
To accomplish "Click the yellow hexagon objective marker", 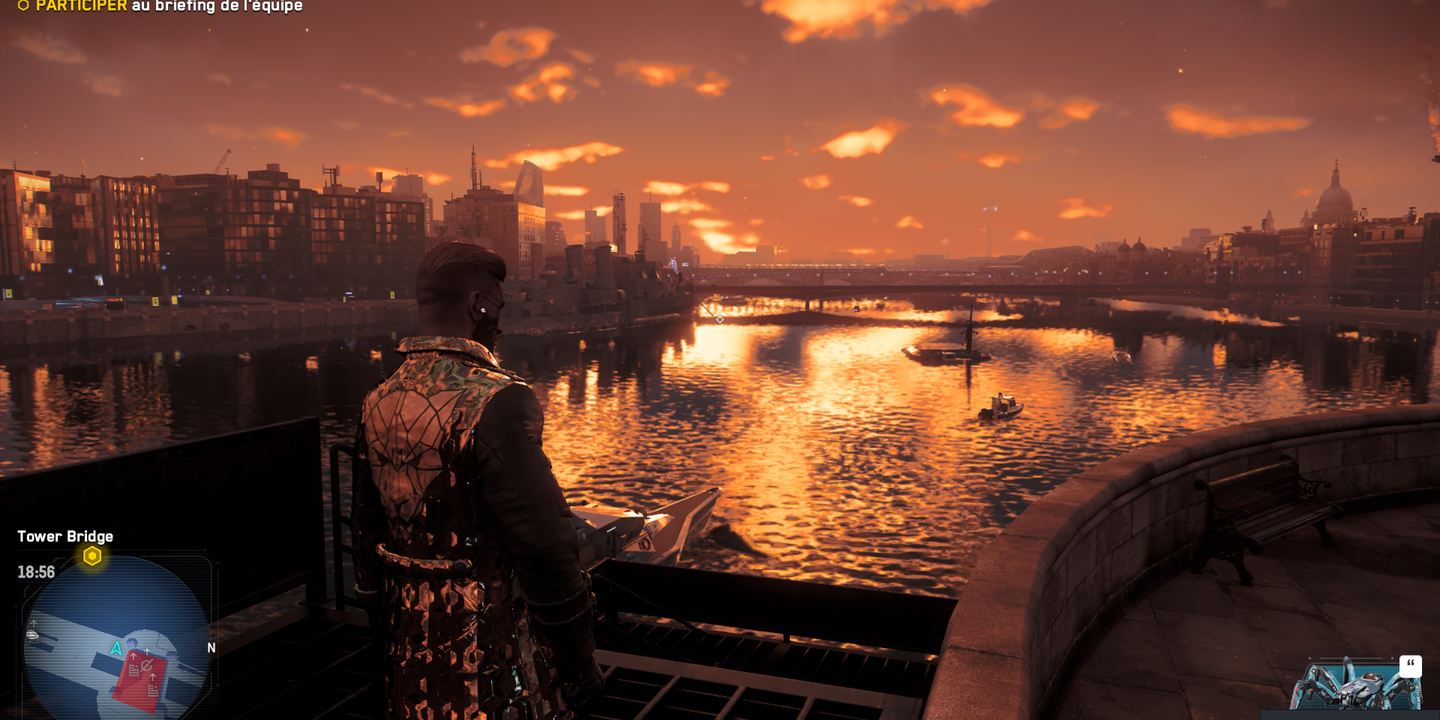I will click(x=92, y=556).
